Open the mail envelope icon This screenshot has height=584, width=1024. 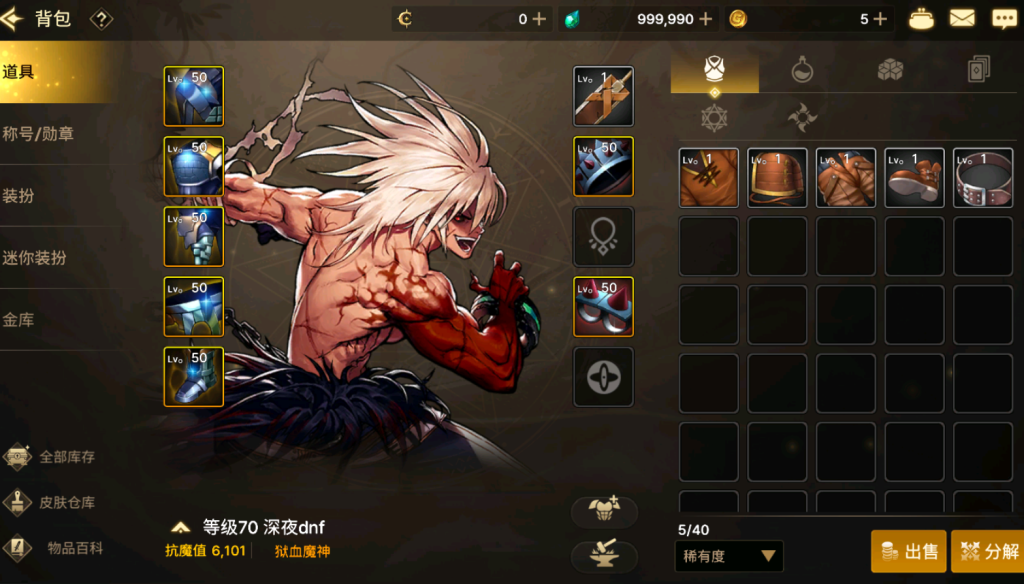(x=962, y=18)
